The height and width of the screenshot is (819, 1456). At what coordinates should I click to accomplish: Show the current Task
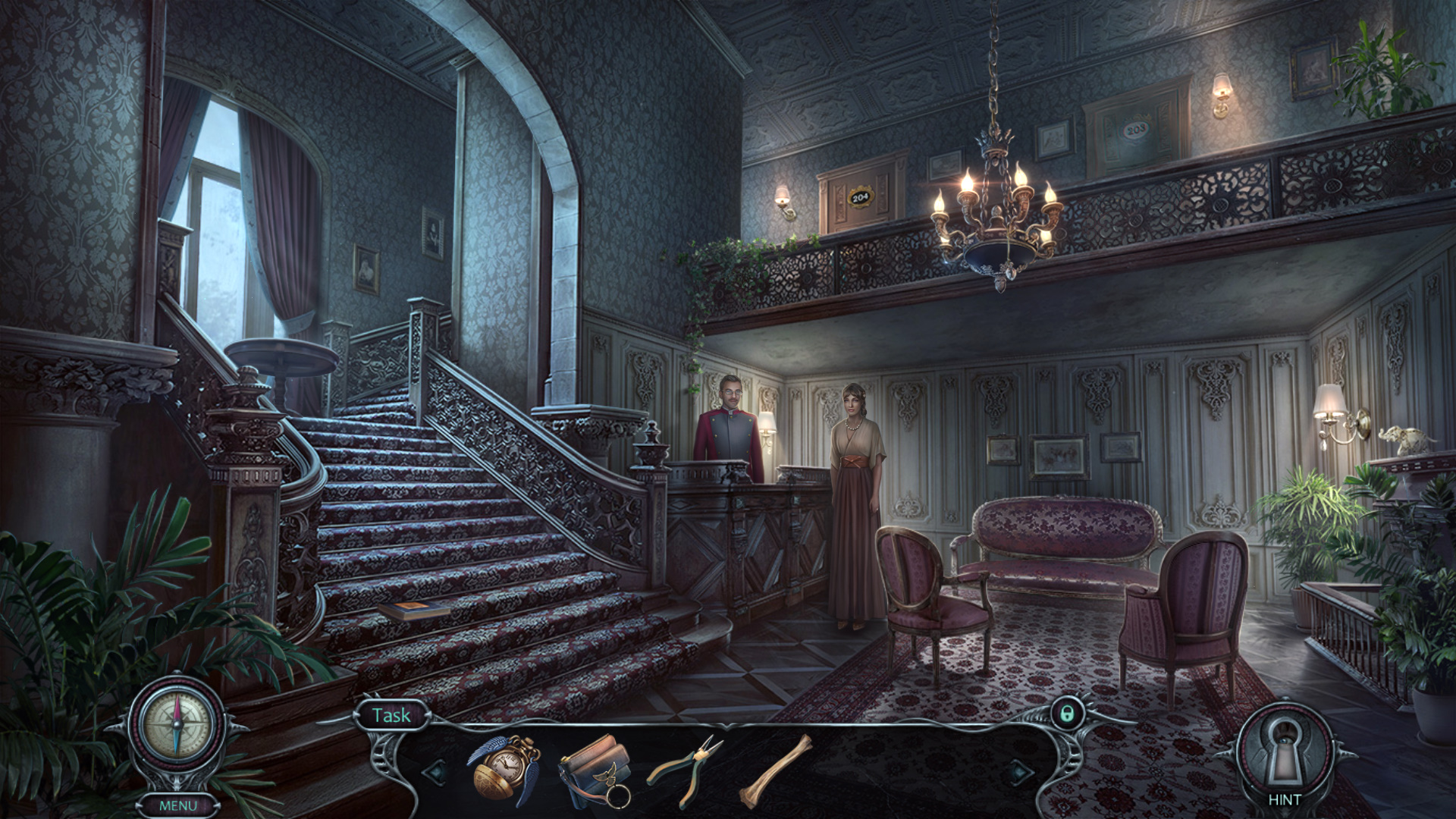pyautogui.click(x=391, y=715)
